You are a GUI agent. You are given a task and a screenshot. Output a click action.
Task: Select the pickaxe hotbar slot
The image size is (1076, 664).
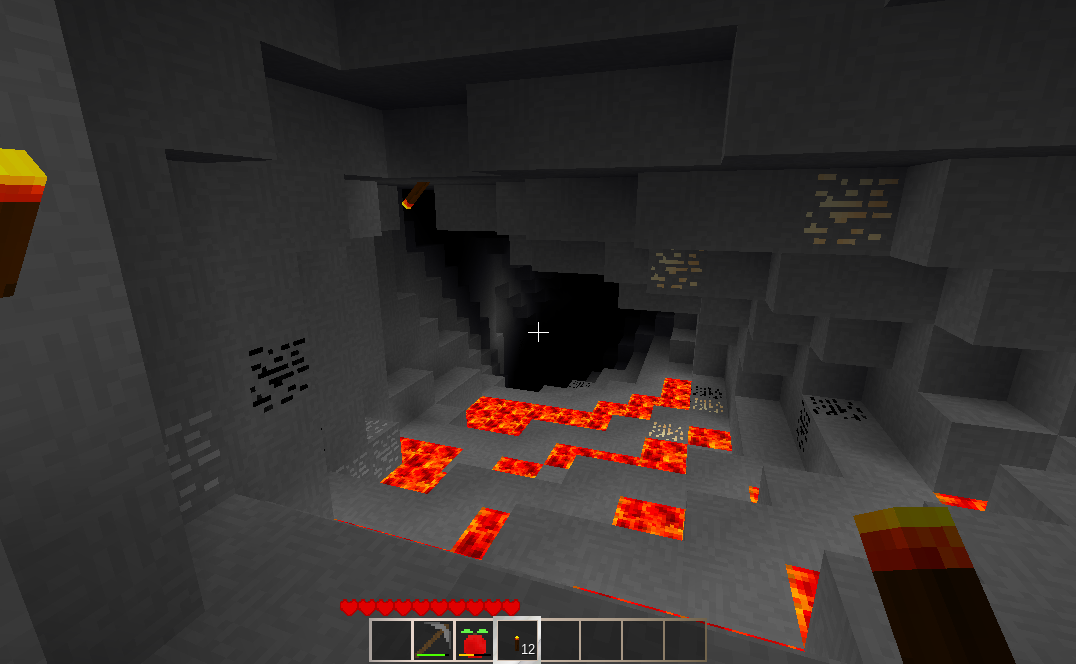pyautogui.click(x=433, y=640)
